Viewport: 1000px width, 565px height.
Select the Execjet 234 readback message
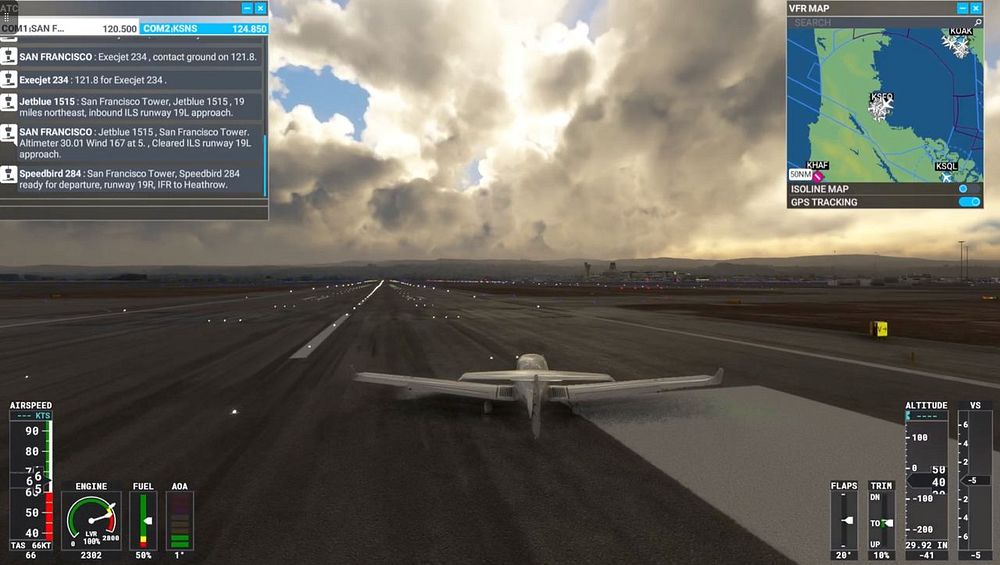93,80
